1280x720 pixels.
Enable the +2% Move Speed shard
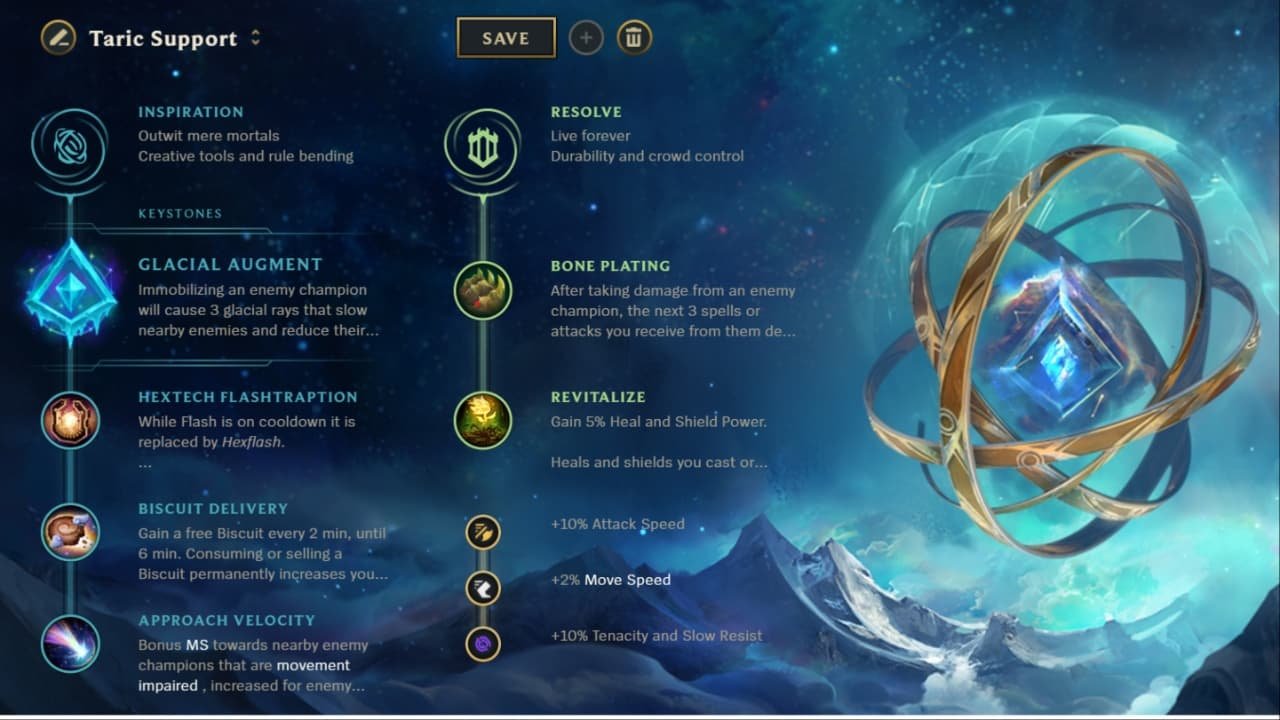click(x=483, y=588)
